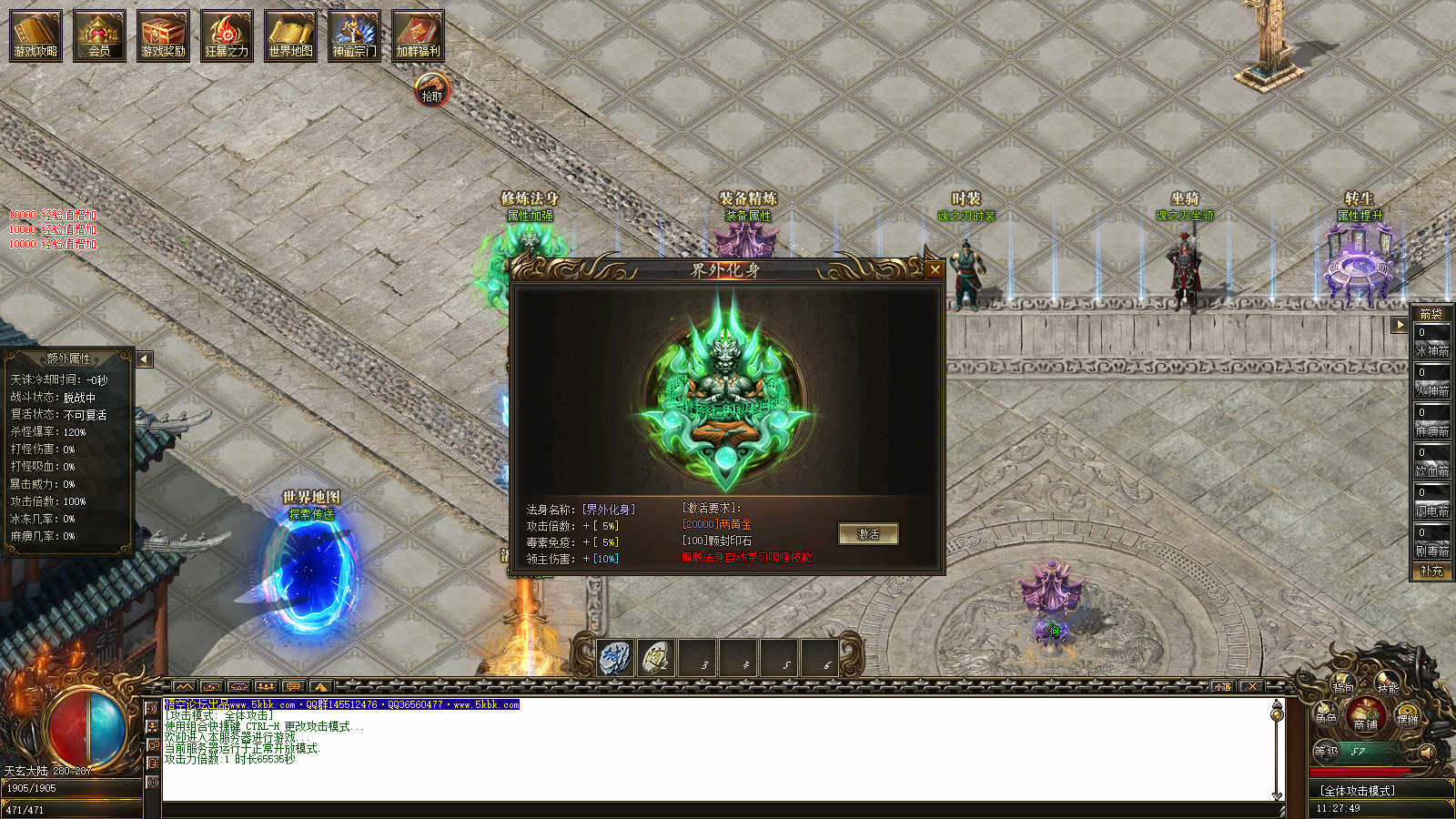Open the 游戏攻略 game guide menu
This screenshot has height=819, width=1456.
pos(35,35)
